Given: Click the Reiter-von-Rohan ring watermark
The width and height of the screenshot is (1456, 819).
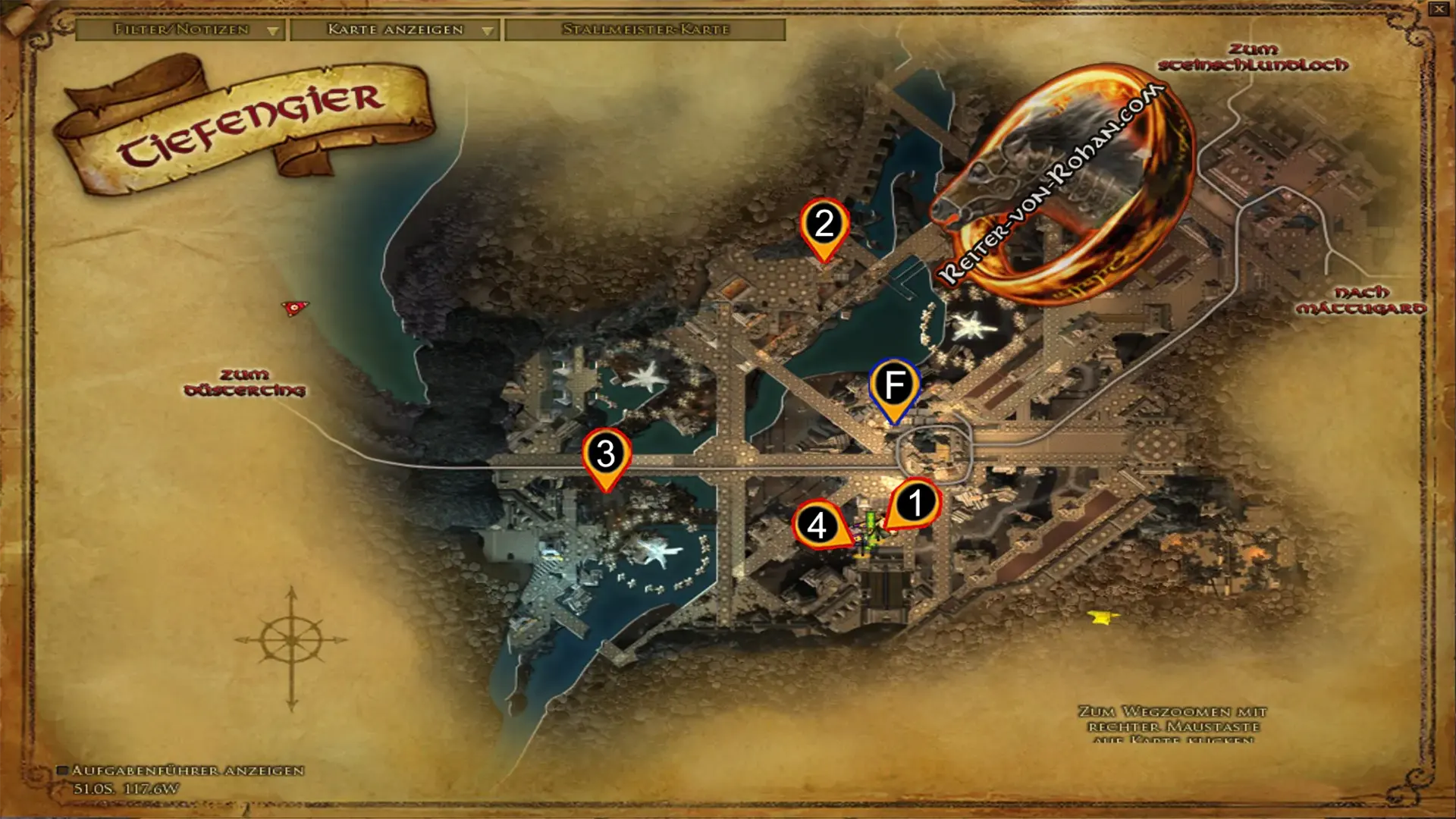Looking at the screenshot, I should (1062, 182).
